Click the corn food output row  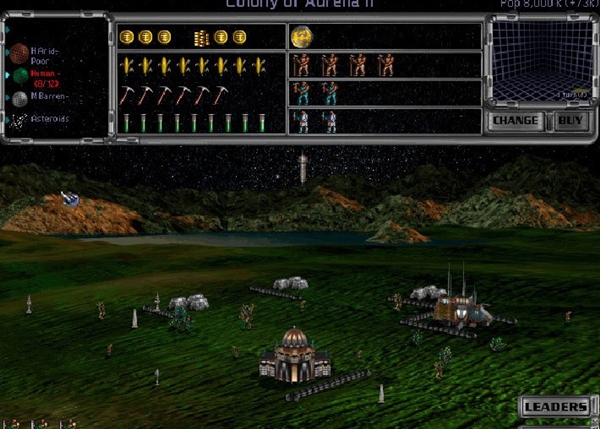point(192,66)
